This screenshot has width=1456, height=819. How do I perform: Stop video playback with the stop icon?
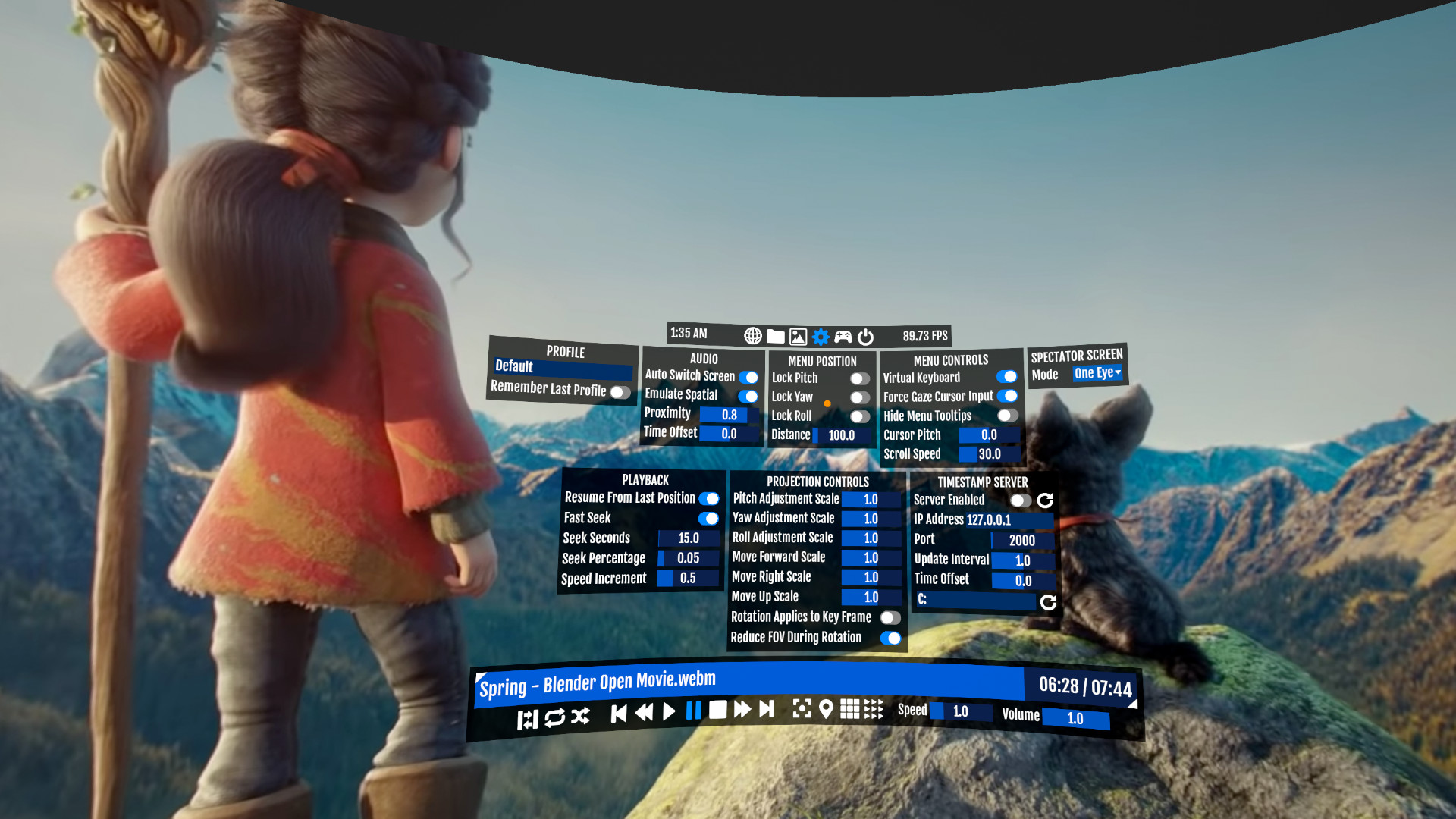coord(717,711)
